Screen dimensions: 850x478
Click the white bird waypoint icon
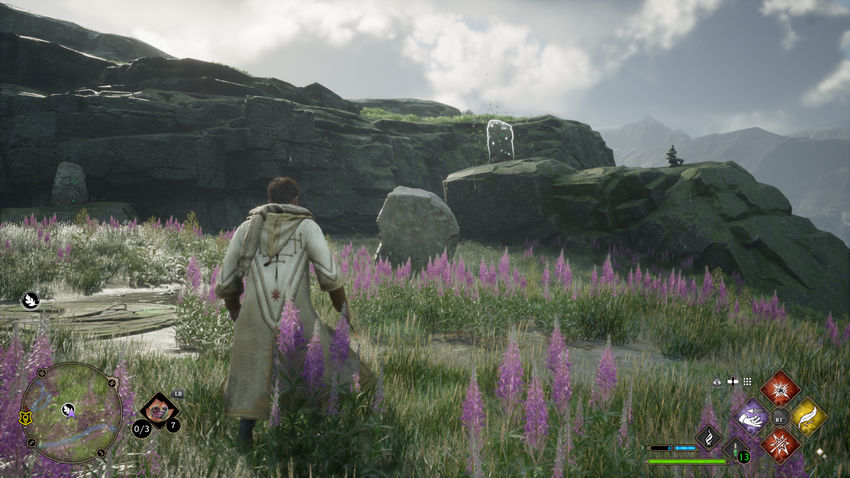(30, 298)
